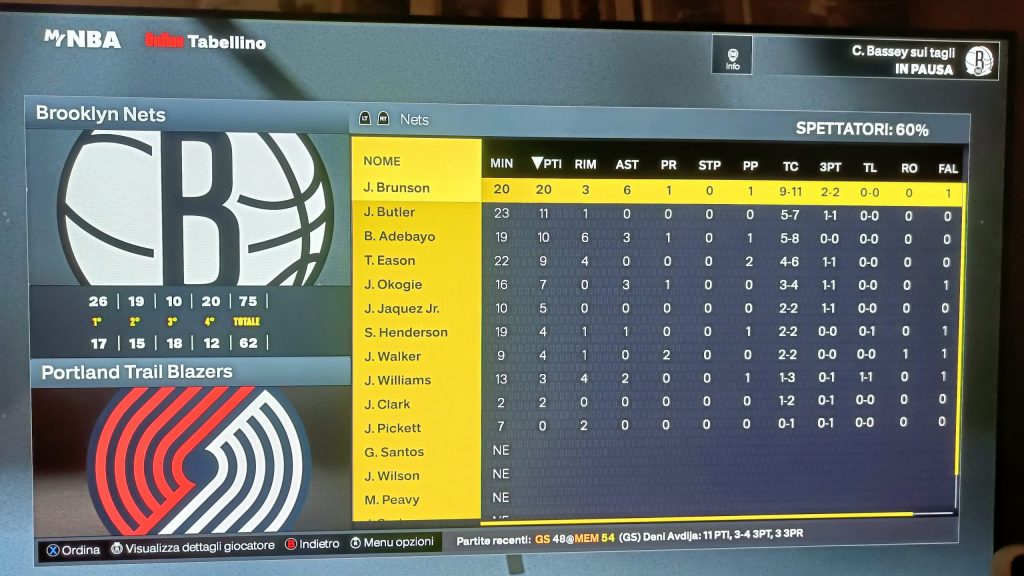Sort the box score by 3PT
Viewport: 1024px width, 576px height.
click(x=830, y=167)
